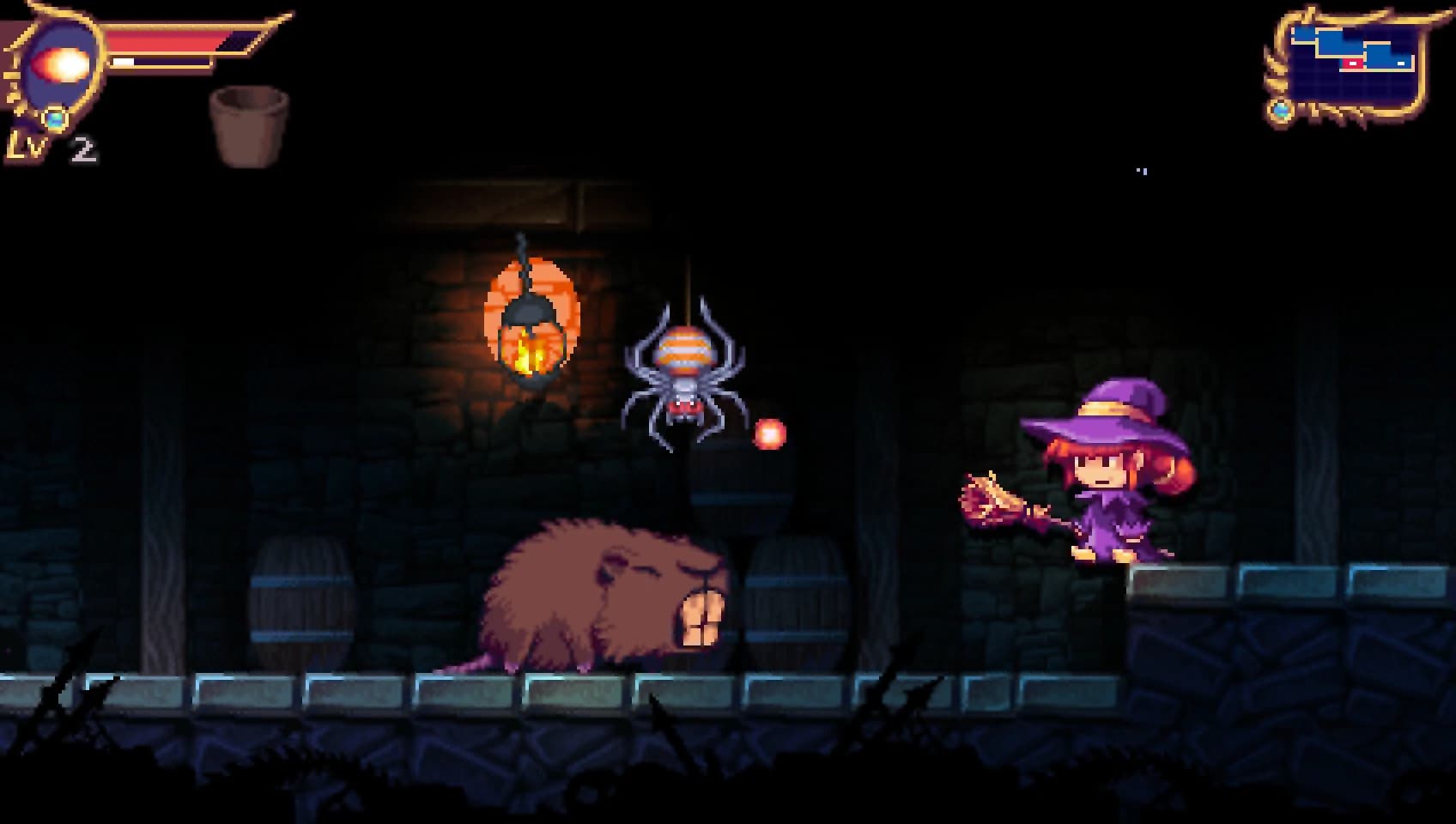Click the small gem below the player portrait
Image resolution: width=1456 pixels, height=824 pixels.
click(53, 118)
